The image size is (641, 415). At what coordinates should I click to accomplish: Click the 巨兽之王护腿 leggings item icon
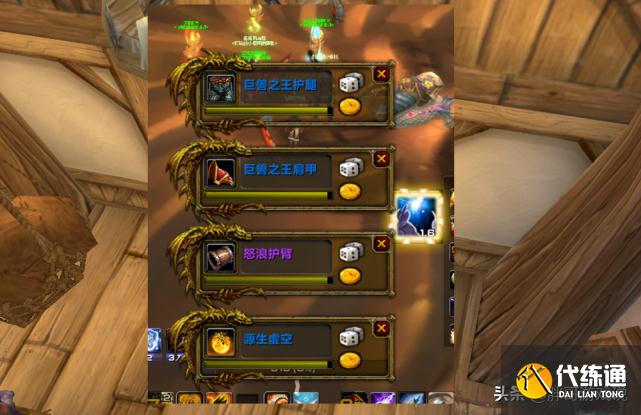tap(220, 88)
